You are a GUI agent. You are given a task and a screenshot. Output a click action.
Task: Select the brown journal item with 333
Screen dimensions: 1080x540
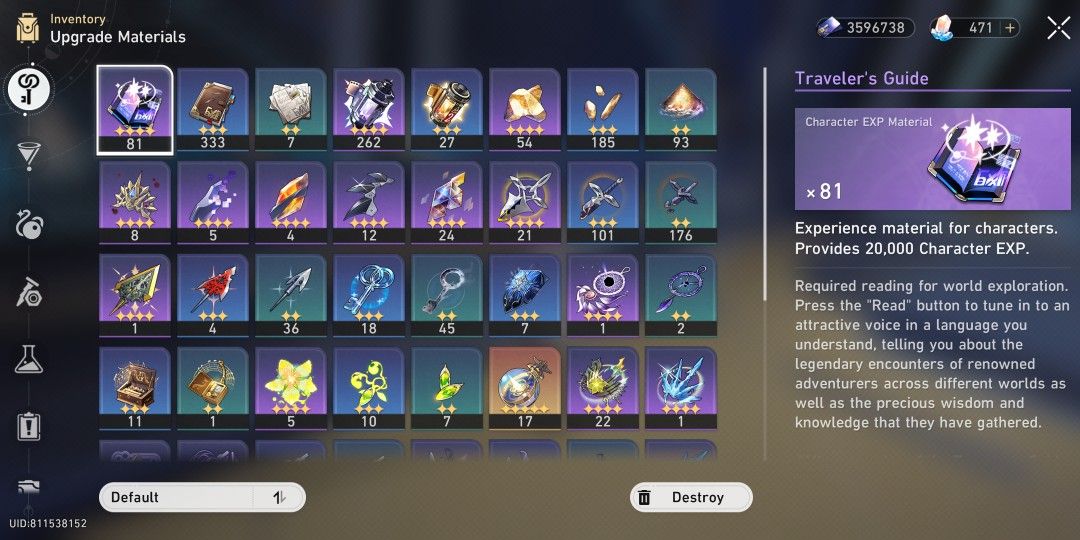(x=212, y=108)
